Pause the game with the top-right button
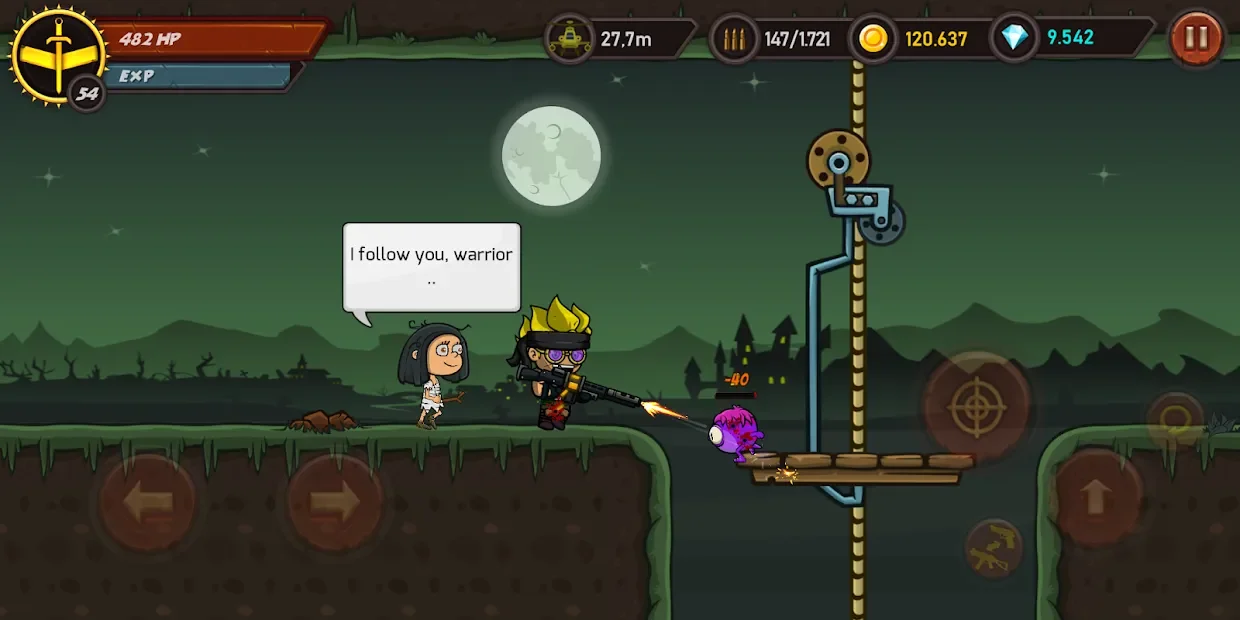 [1196, 39]
